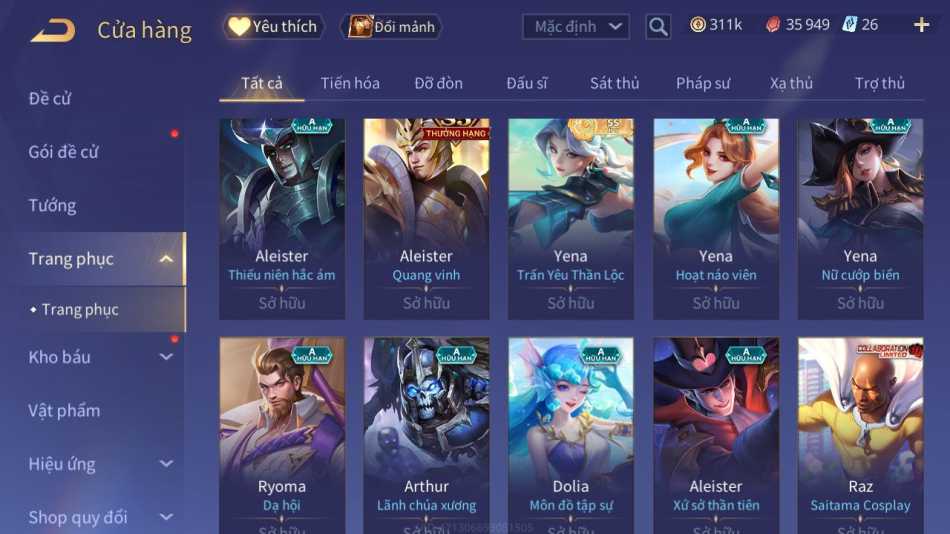Switch to the Tiến hóa tab
The height and width of the screenshot is (534, 950).
[x=350, y=83]
